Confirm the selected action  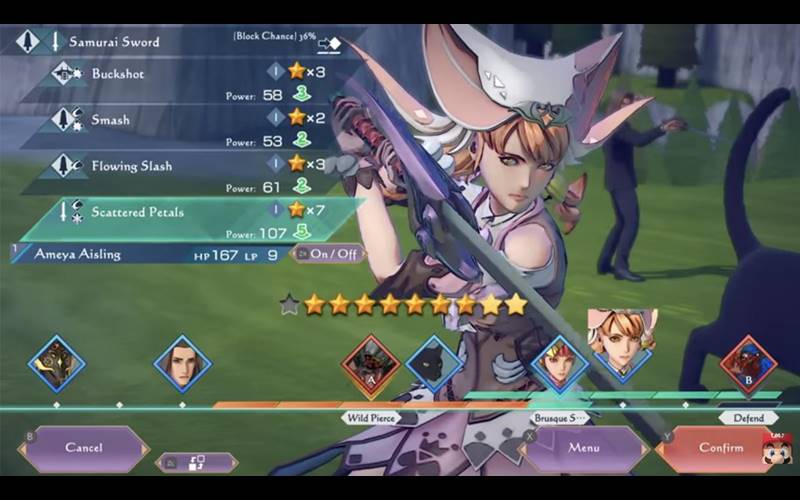(720, 448)
